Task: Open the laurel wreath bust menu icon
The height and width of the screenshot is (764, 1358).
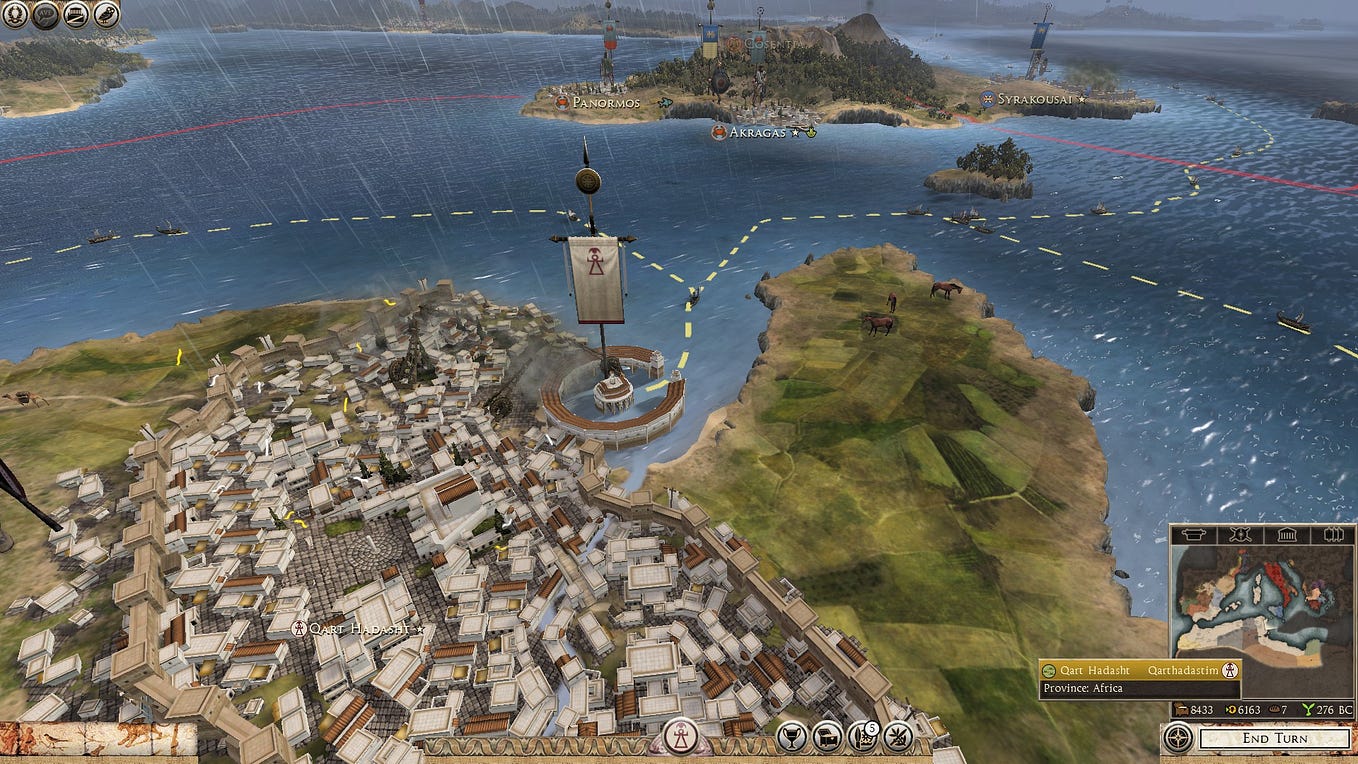Action: click(15, 15)
